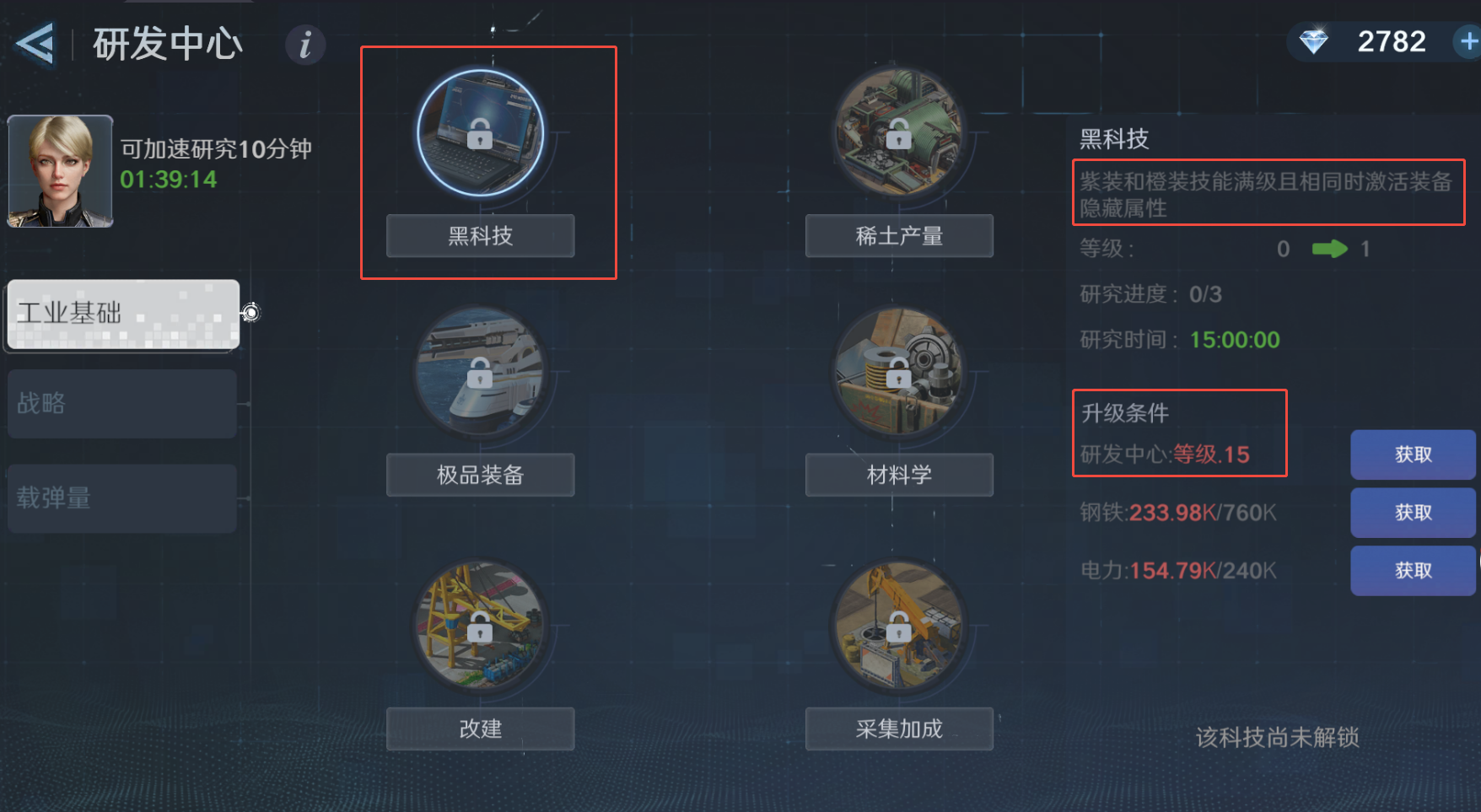Click the info icon beside 研发中心
1481x812 pixels.
tap(304, 46)
